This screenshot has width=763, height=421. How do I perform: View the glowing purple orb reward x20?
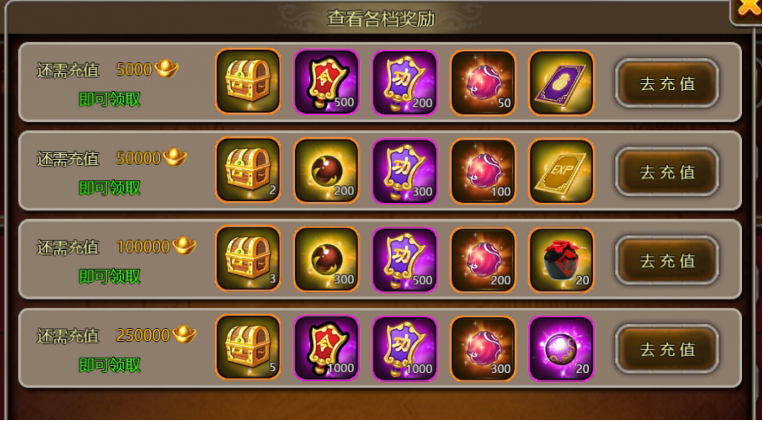(561, 349)
